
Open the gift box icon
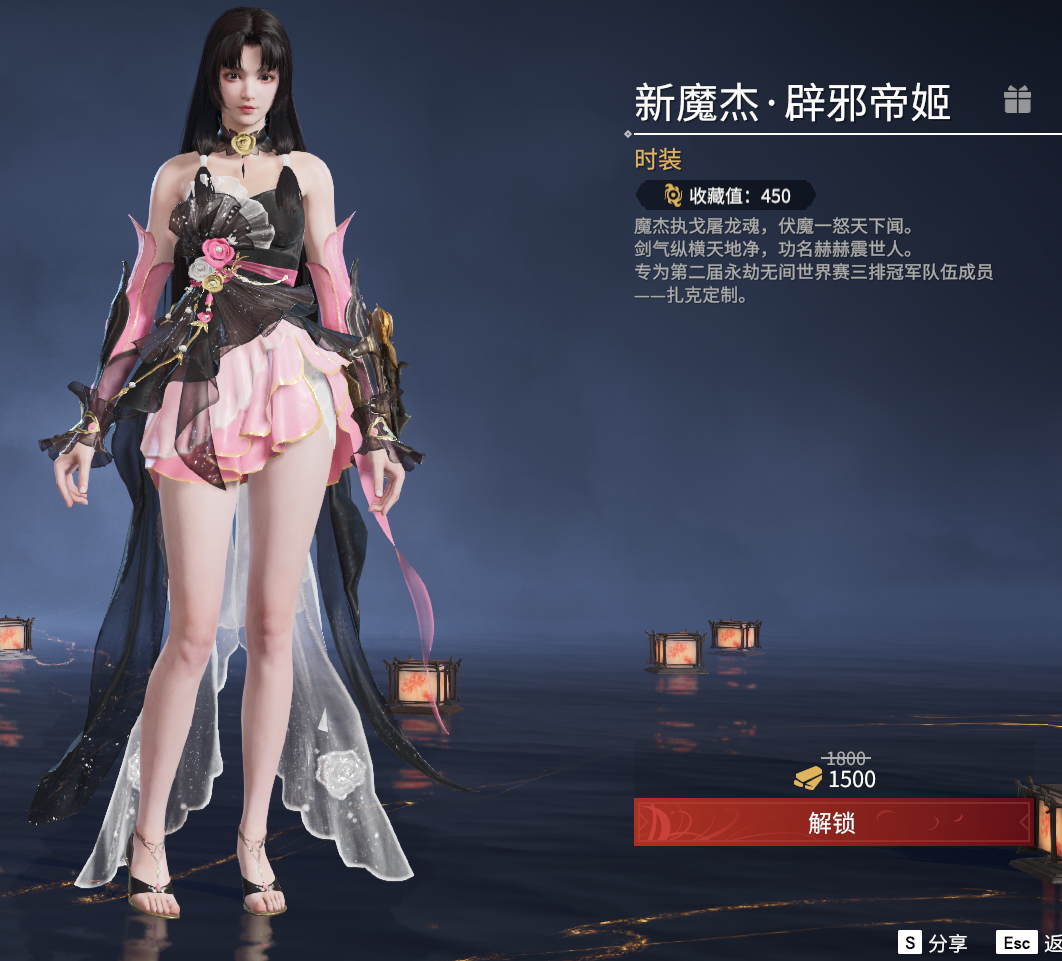click(1017, 100)
